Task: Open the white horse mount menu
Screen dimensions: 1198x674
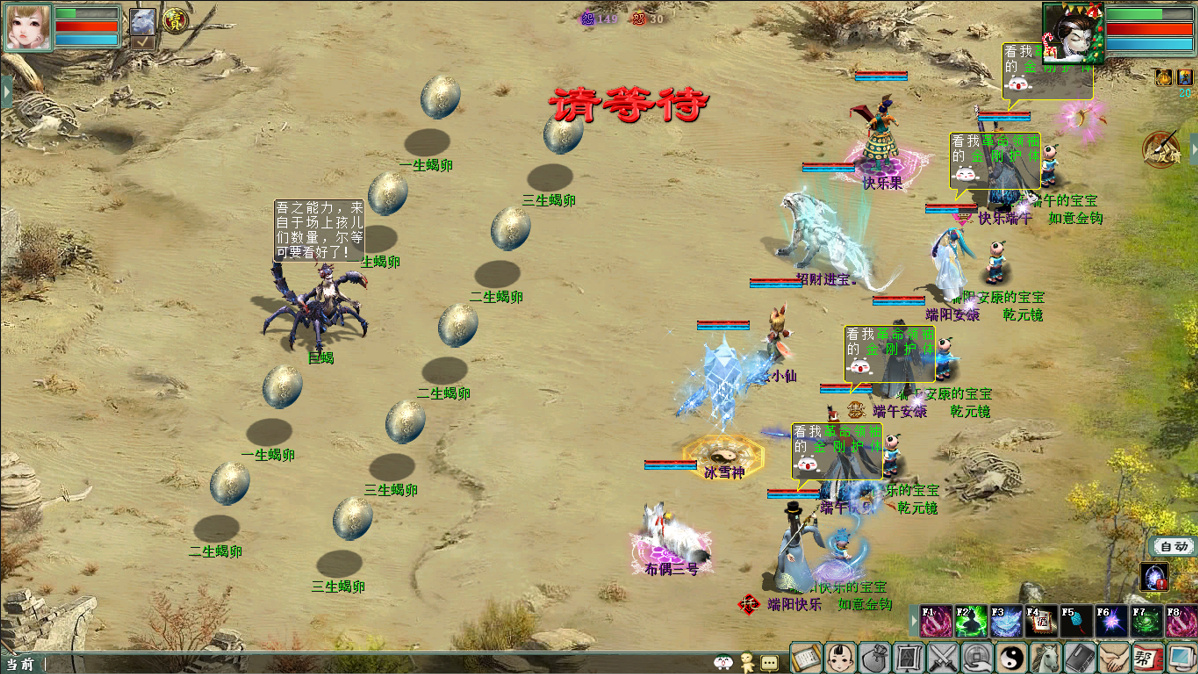Action: 1045,658
